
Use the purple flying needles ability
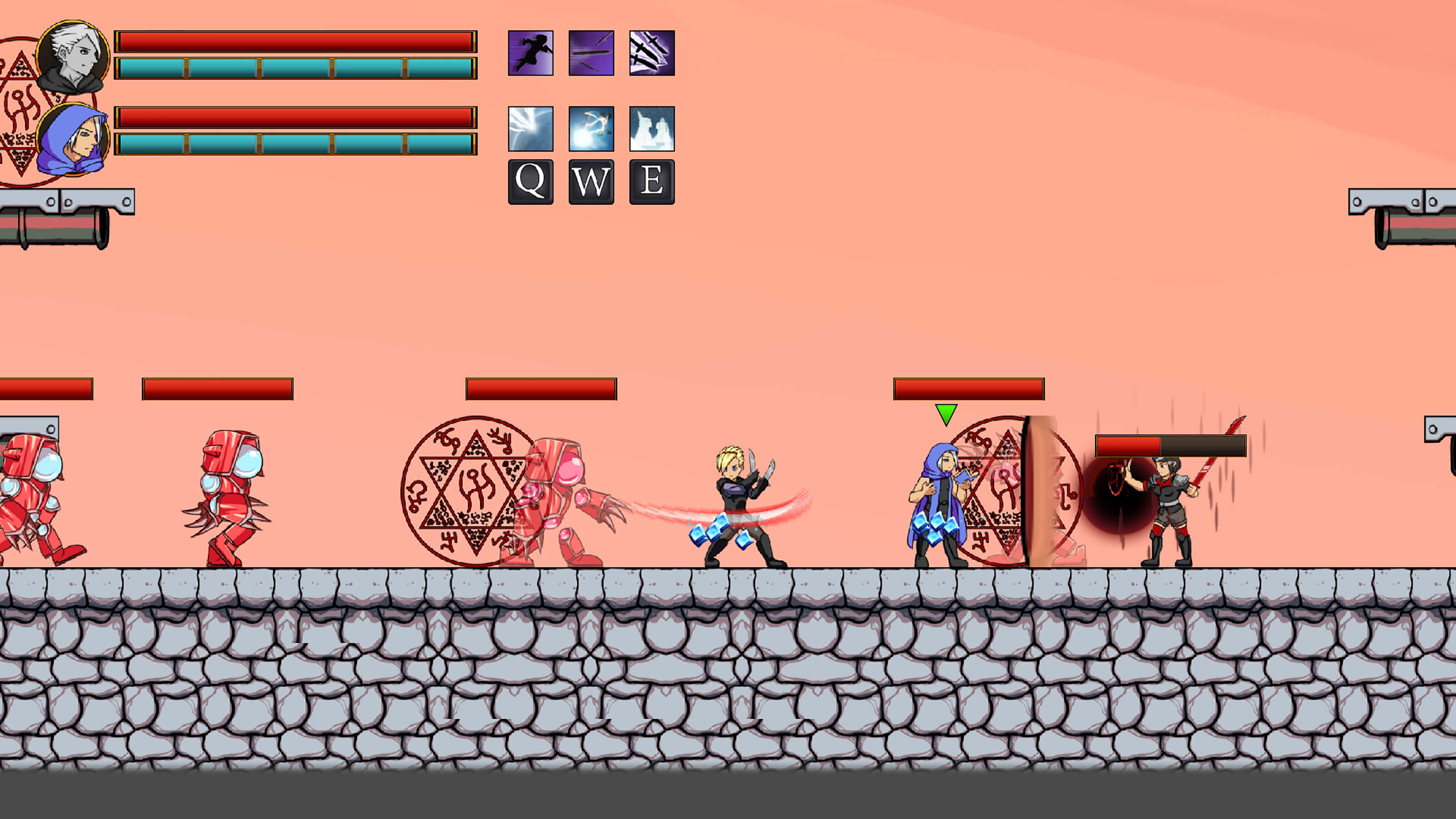point(591,53)
